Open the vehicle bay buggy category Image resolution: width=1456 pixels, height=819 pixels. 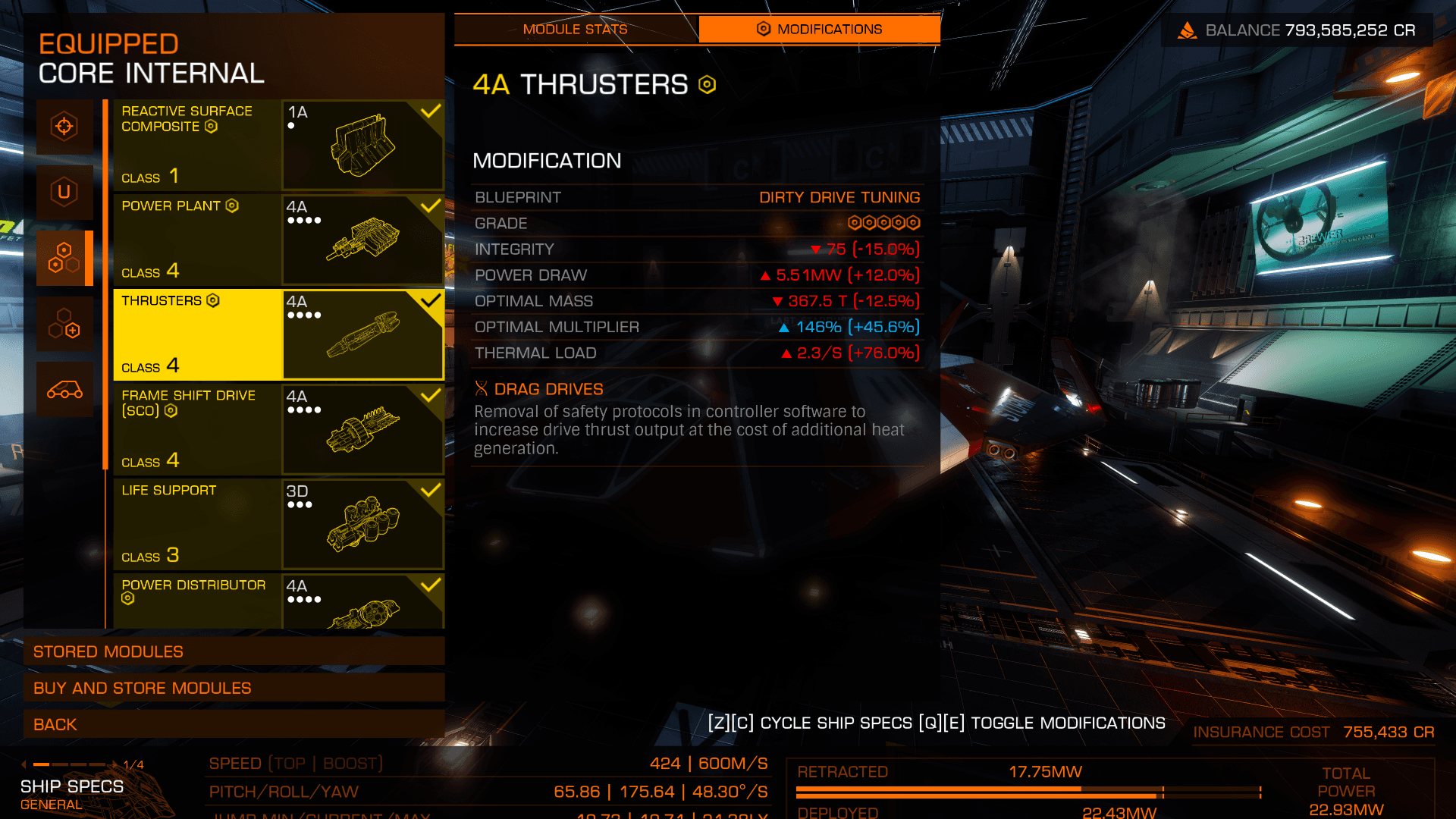tap(64, 390)
